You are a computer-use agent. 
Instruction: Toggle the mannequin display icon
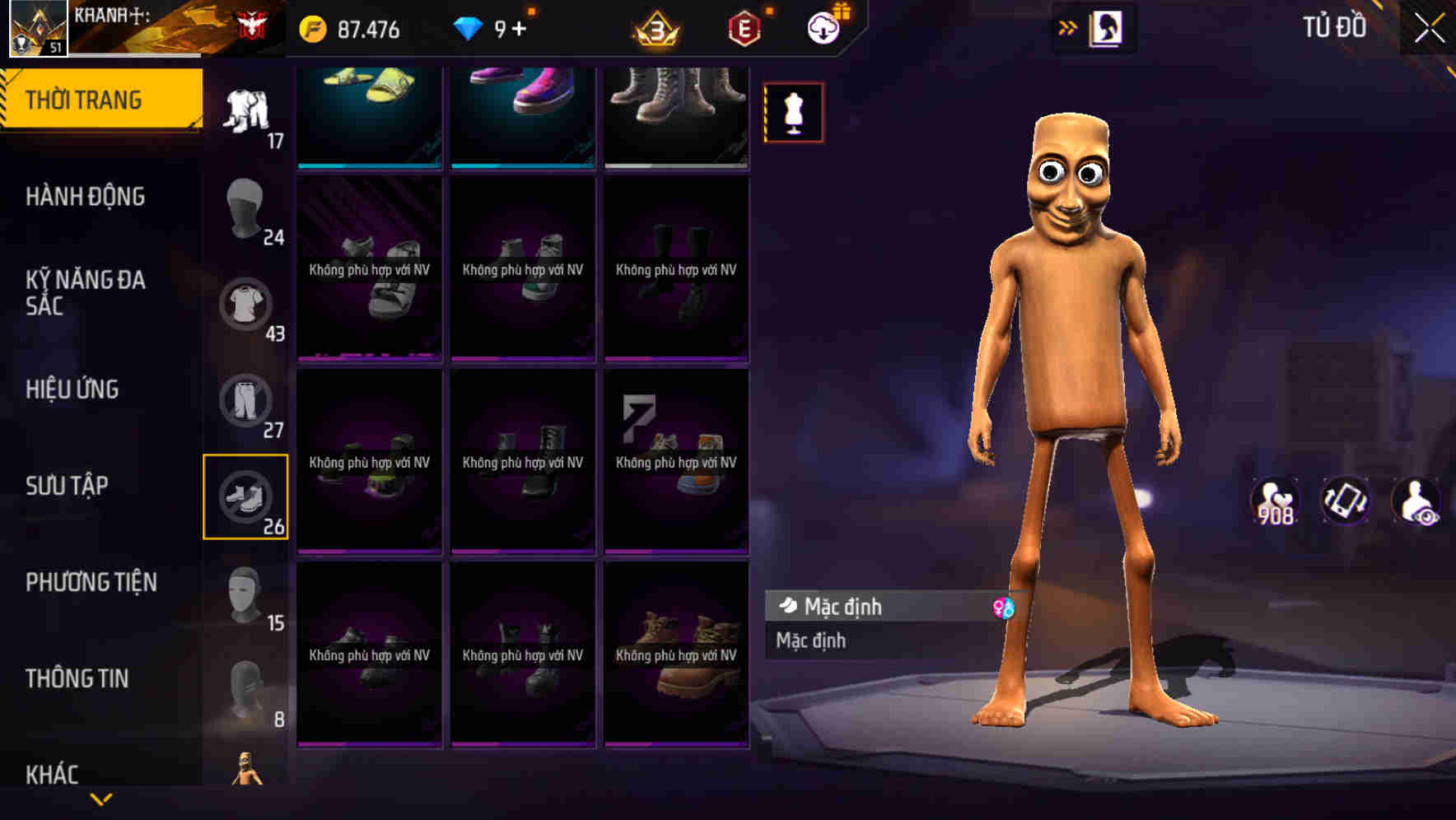tap(792, 112)
